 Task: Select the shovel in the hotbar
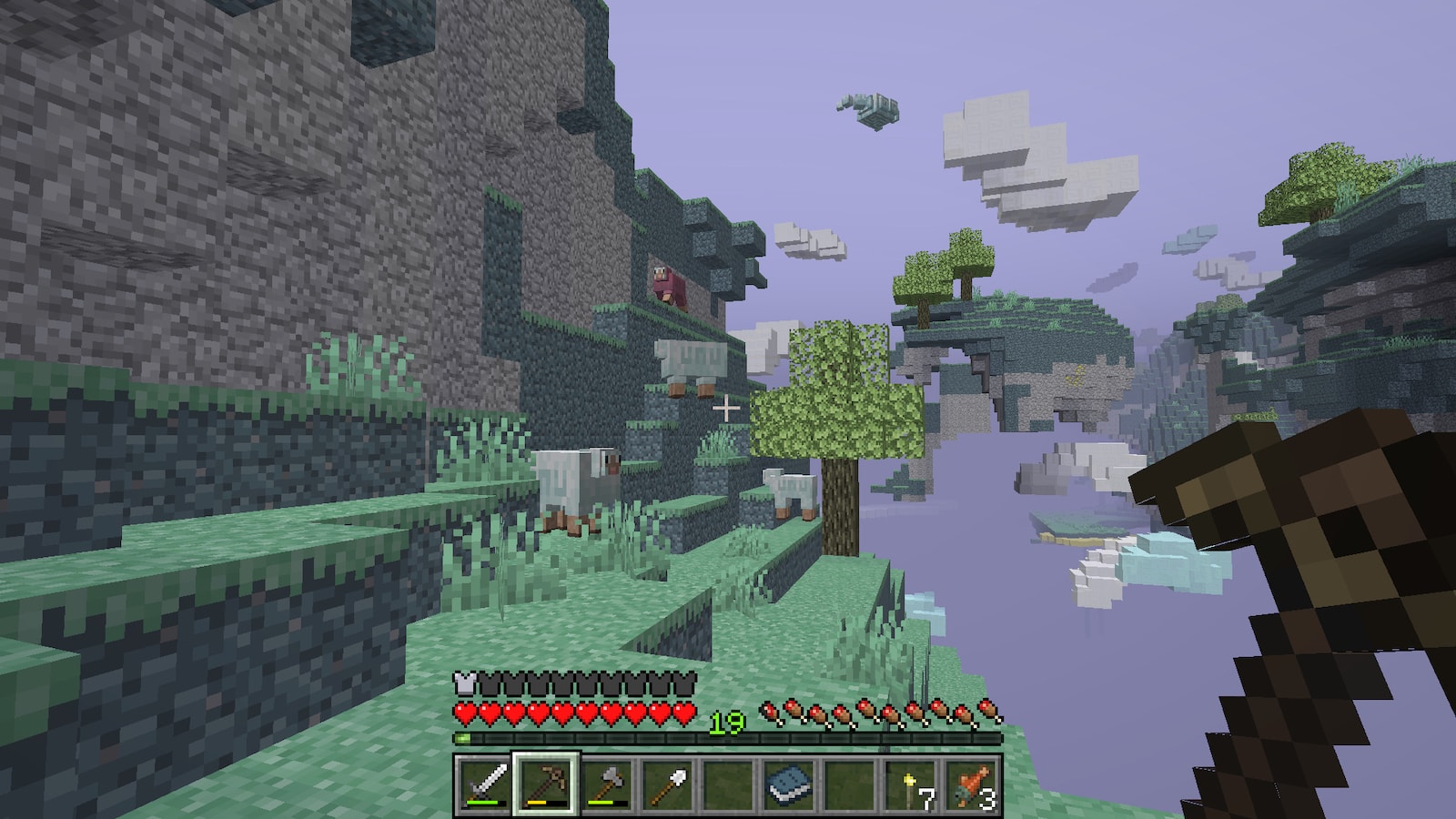coord(667,784)
